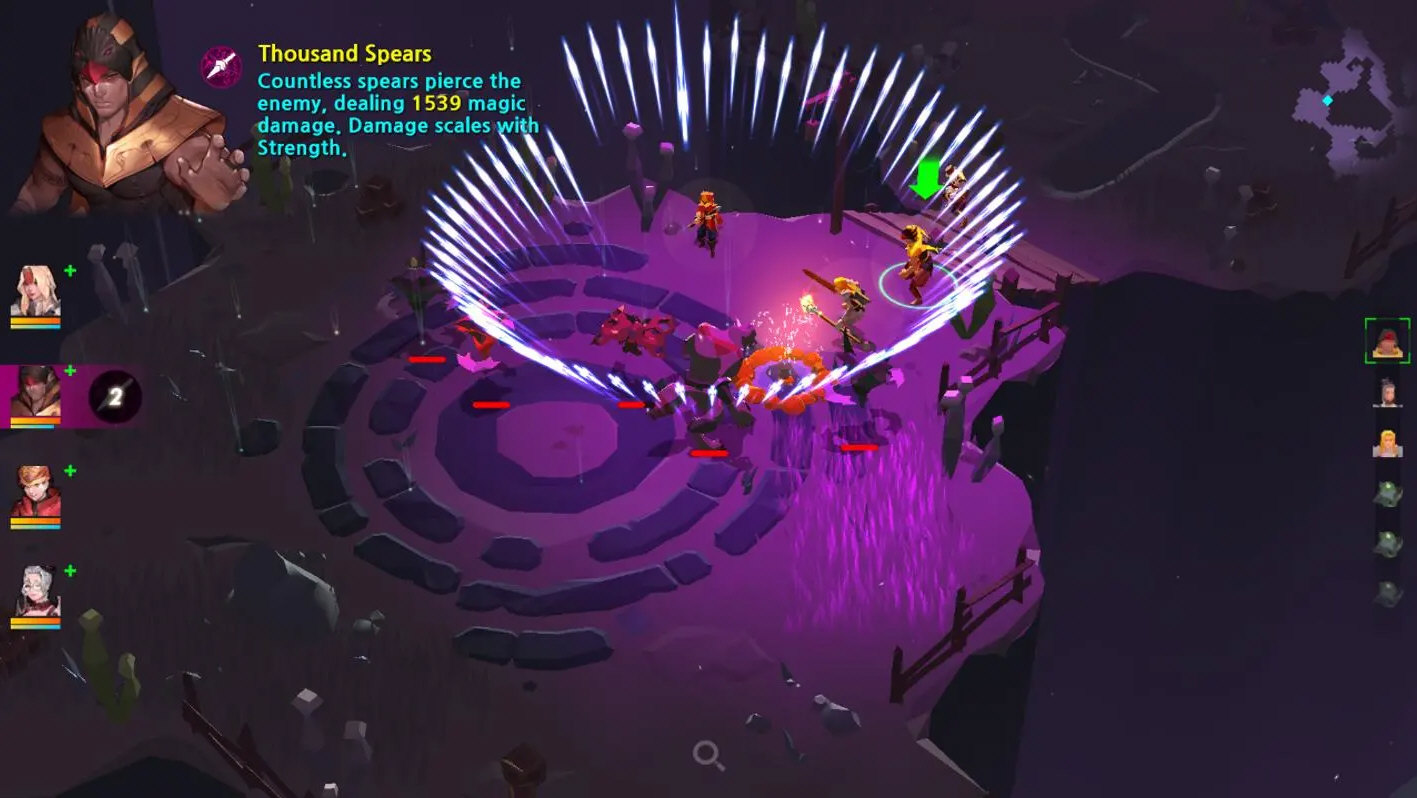Select the grey-haired hero with glasses in party list

pos(36,594)
